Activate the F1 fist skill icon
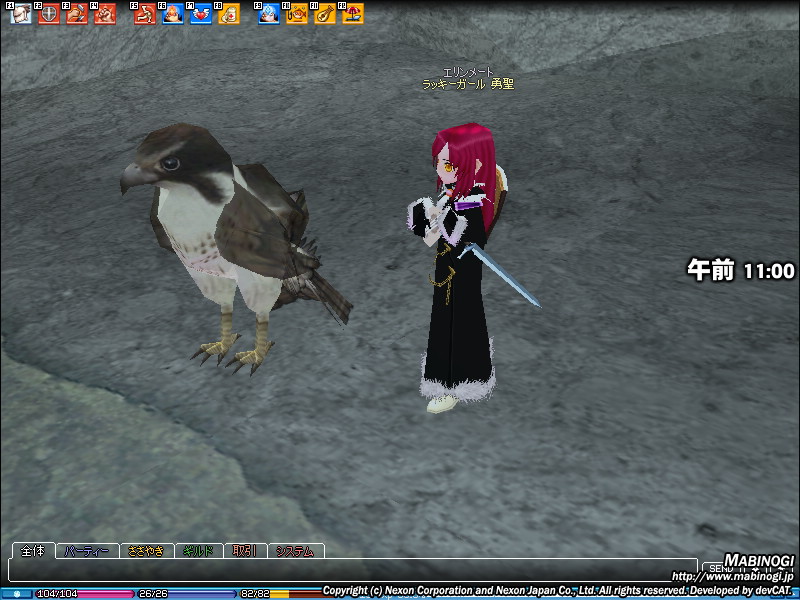This screenshot has height=600, width=800. click(x=21, y=14)
